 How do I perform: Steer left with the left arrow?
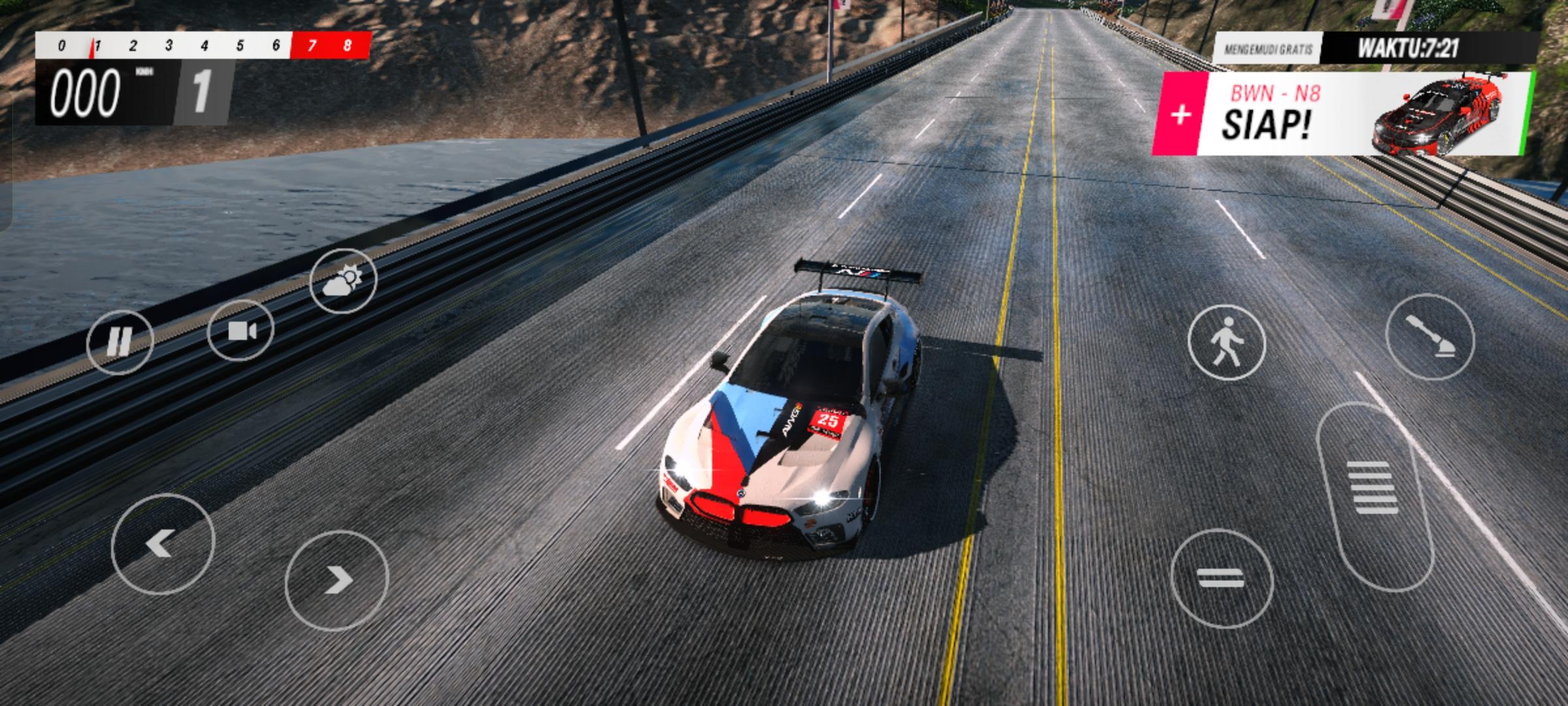coord(163,543)
